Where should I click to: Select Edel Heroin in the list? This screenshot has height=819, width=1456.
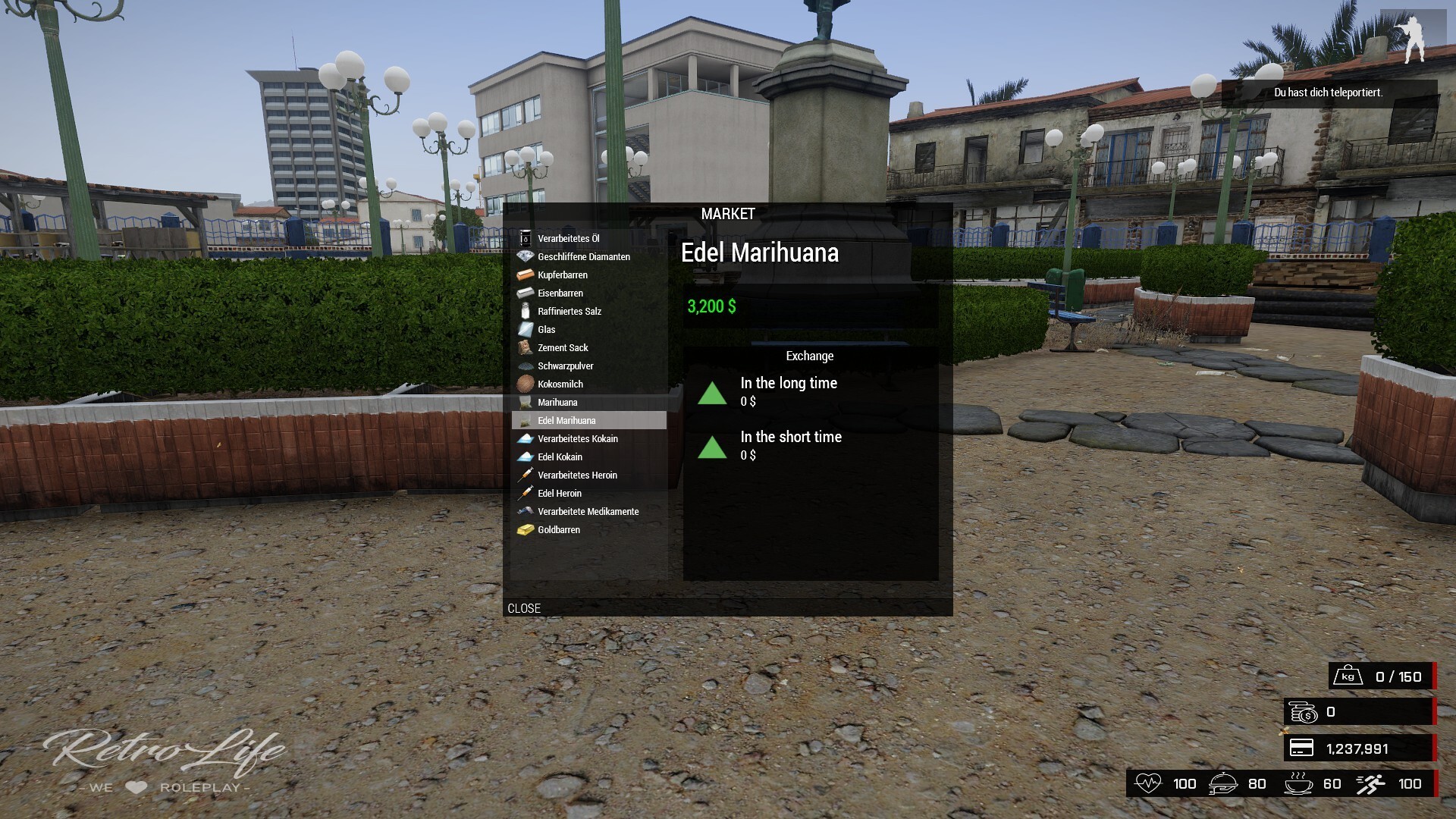(560, 493)
